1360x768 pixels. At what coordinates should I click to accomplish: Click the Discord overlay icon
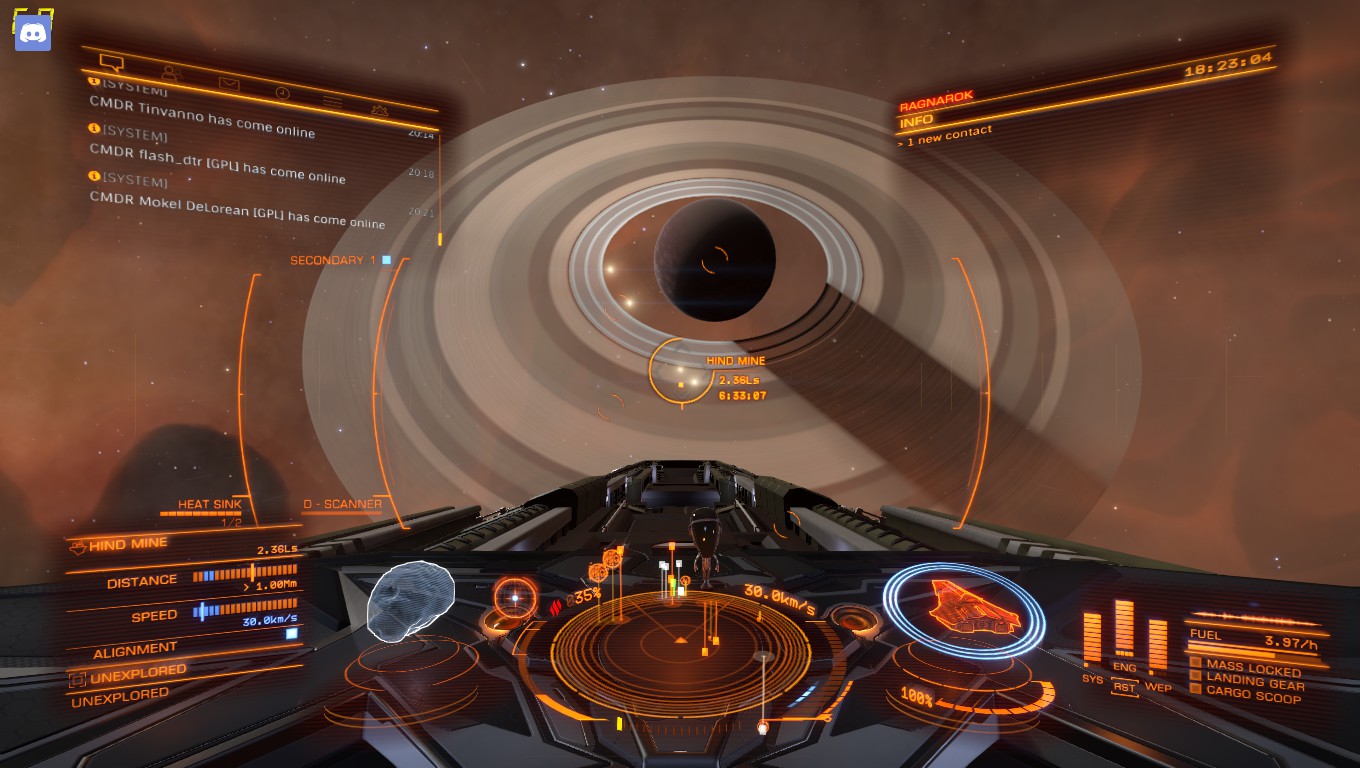click(x=33, y=33)
